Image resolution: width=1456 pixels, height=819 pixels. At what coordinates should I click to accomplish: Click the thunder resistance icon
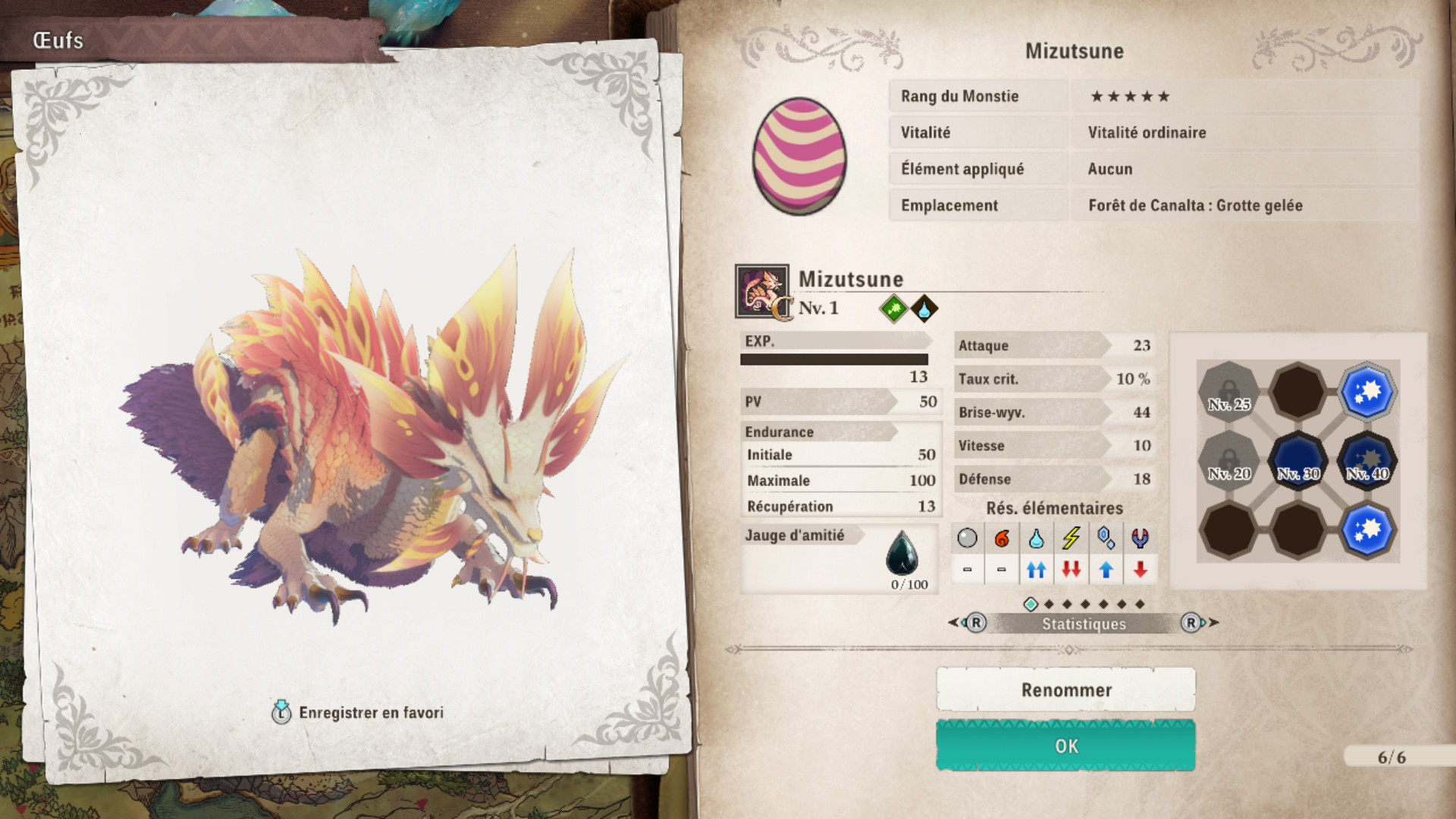point(1071,538)
